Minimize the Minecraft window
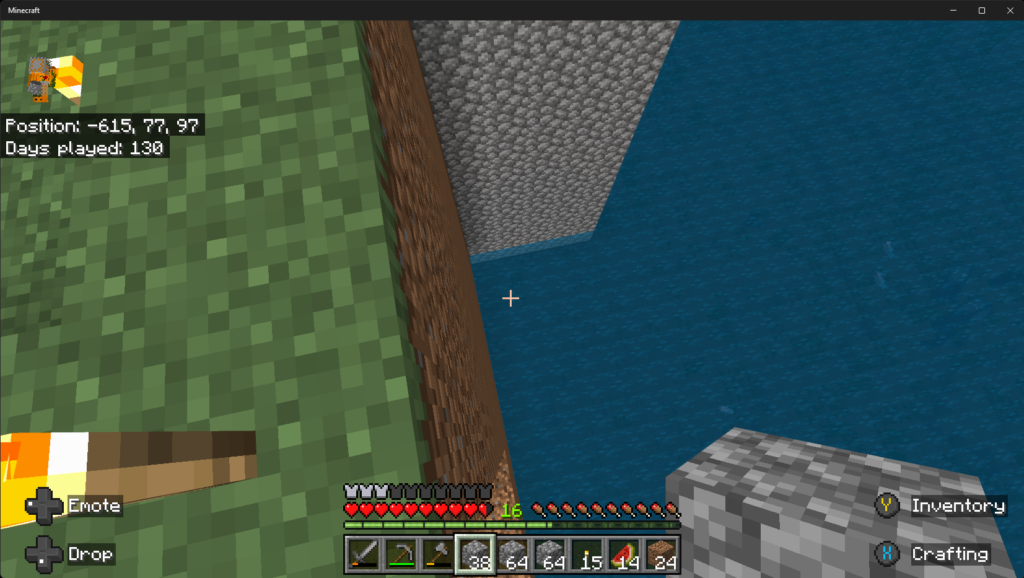The width and height of the screenshot is (1024, 578). [x=955, y=10]
